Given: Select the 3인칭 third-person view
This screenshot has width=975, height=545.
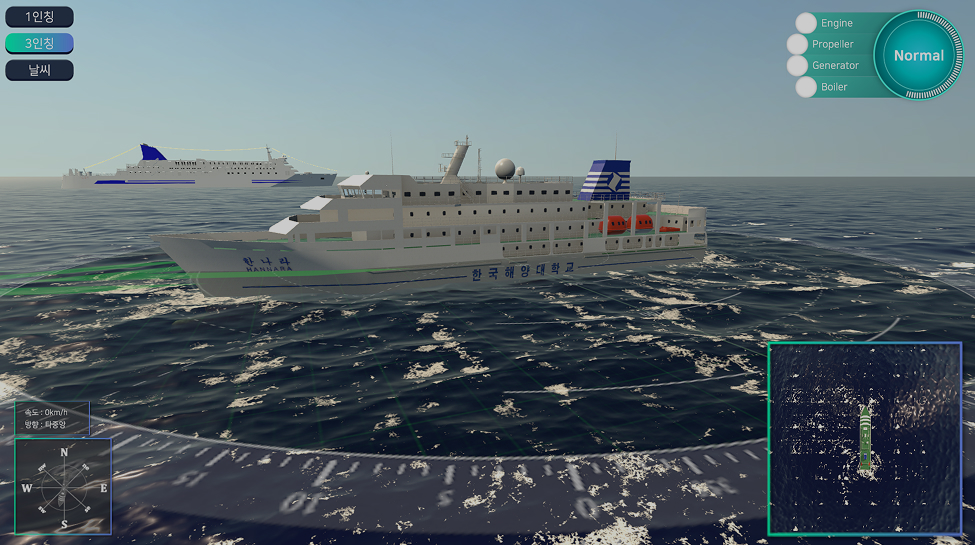Looking at the screenshot, I should coord(39,43).
